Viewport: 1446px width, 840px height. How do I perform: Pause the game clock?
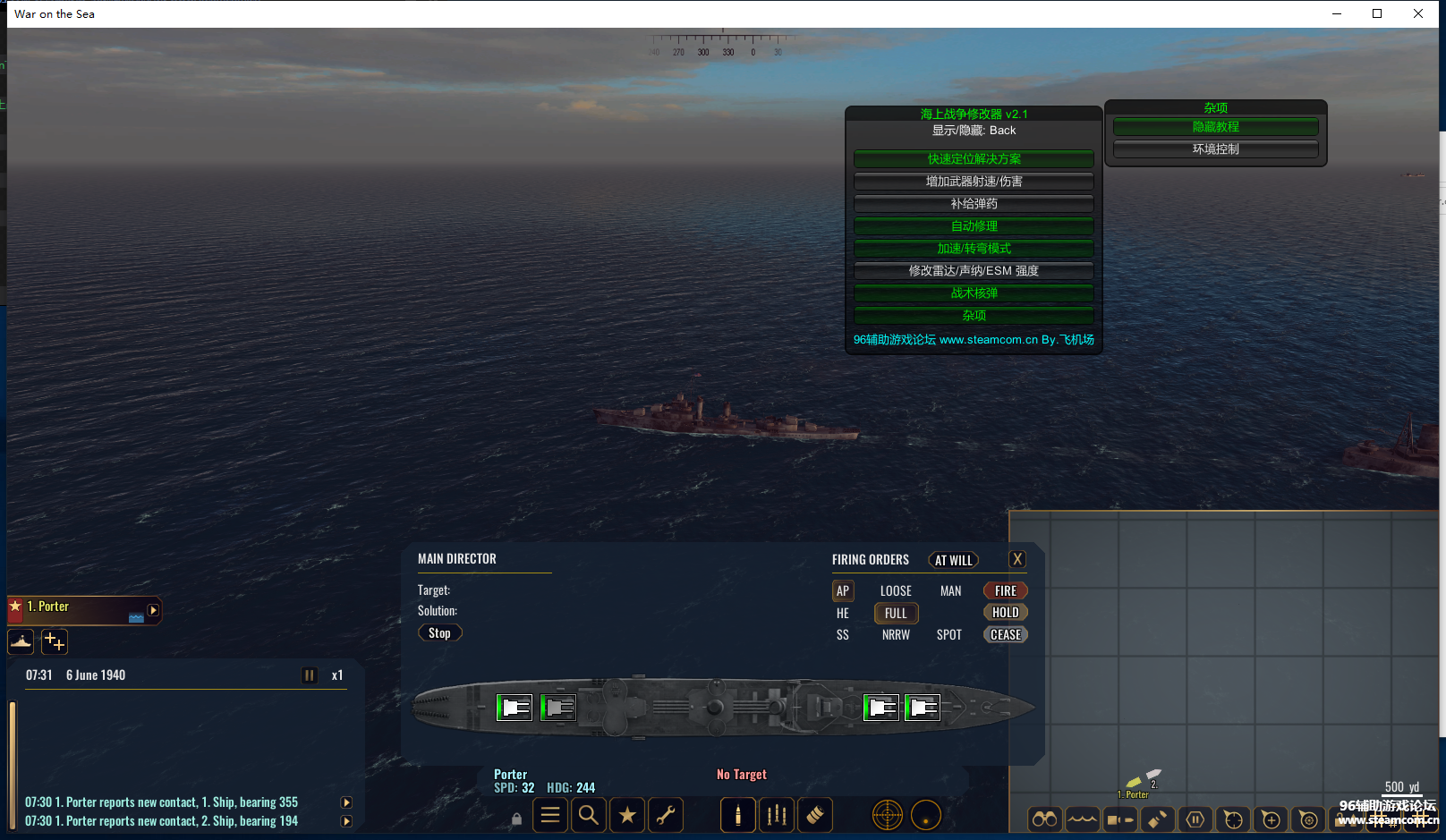pos(309,675)
